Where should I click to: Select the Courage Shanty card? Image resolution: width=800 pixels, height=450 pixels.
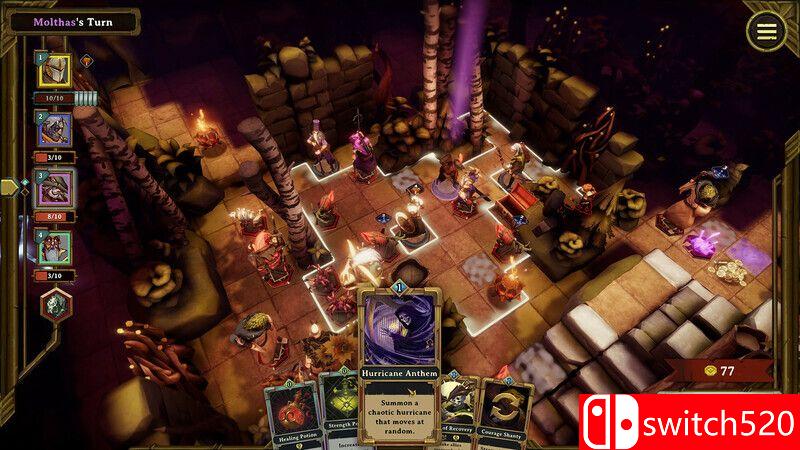[x=504, y=415]
